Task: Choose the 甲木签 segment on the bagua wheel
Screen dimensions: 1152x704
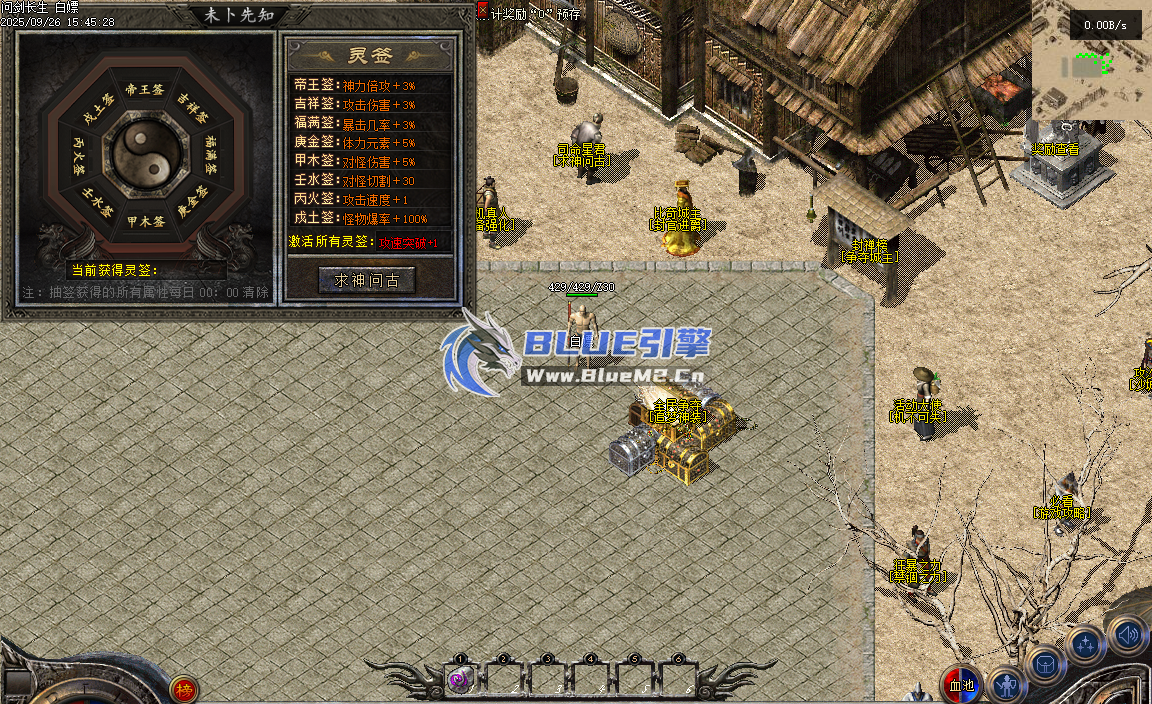Action: [x=145, y=222]
